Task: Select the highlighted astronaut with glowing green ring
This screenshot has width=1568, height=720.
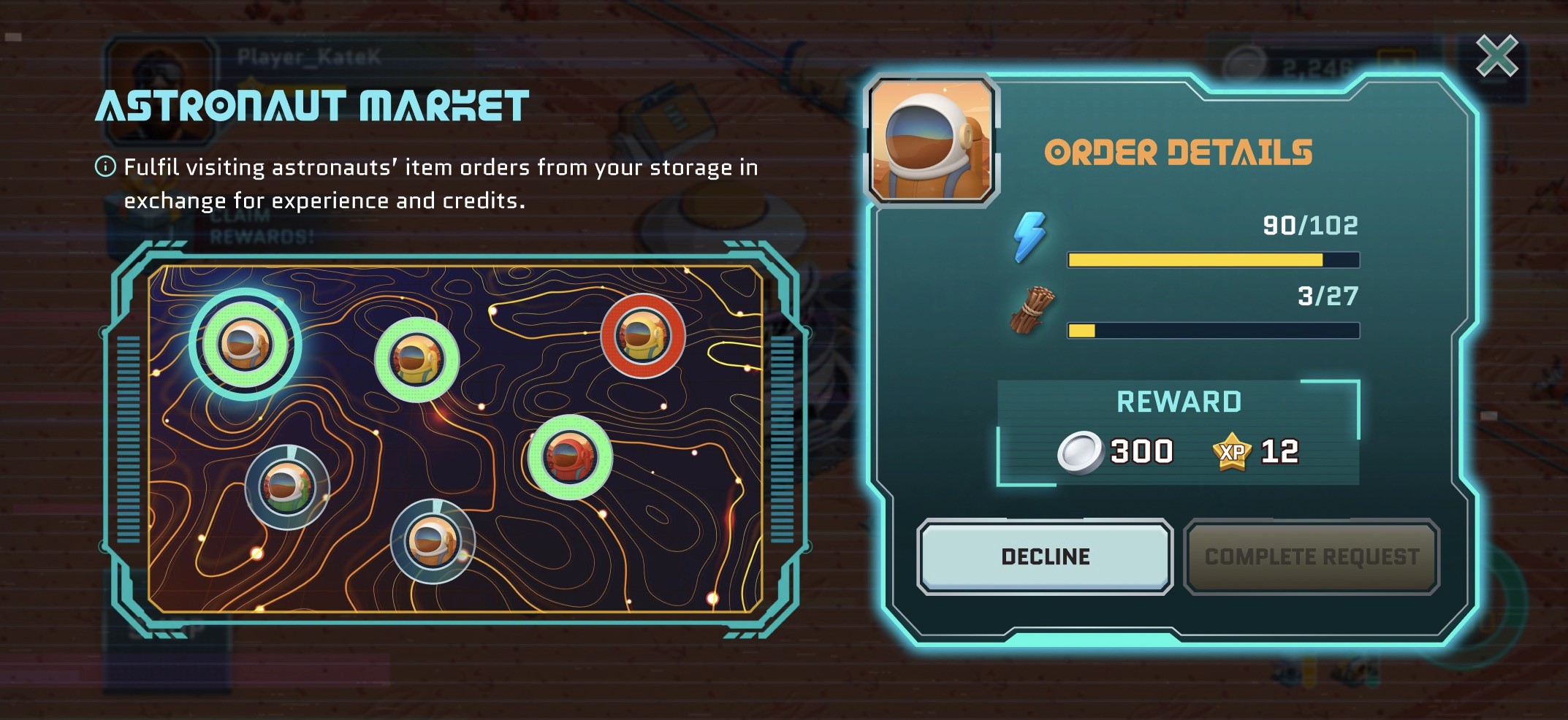Action: point(246,344)
